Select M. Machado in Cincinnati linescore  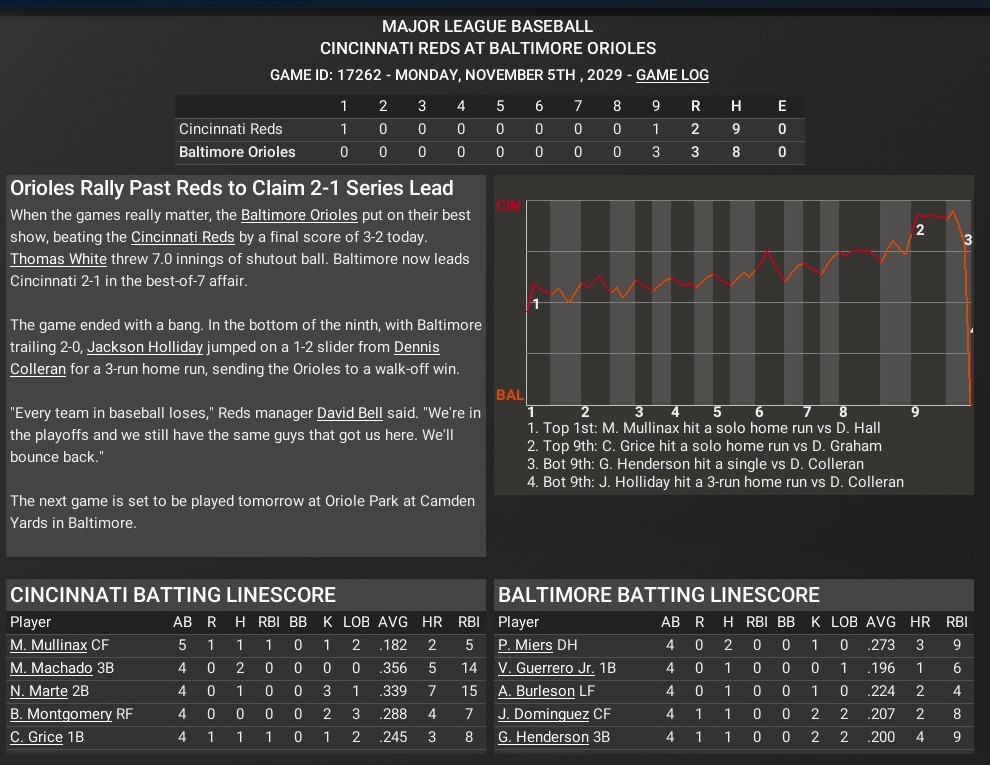coord(51,668)
